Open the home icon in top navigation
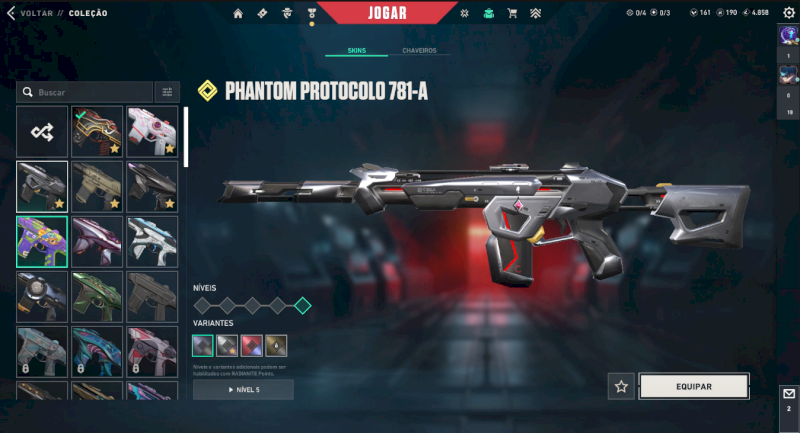The height and width of the screenshot is (433, 800). tap(238, 13)
